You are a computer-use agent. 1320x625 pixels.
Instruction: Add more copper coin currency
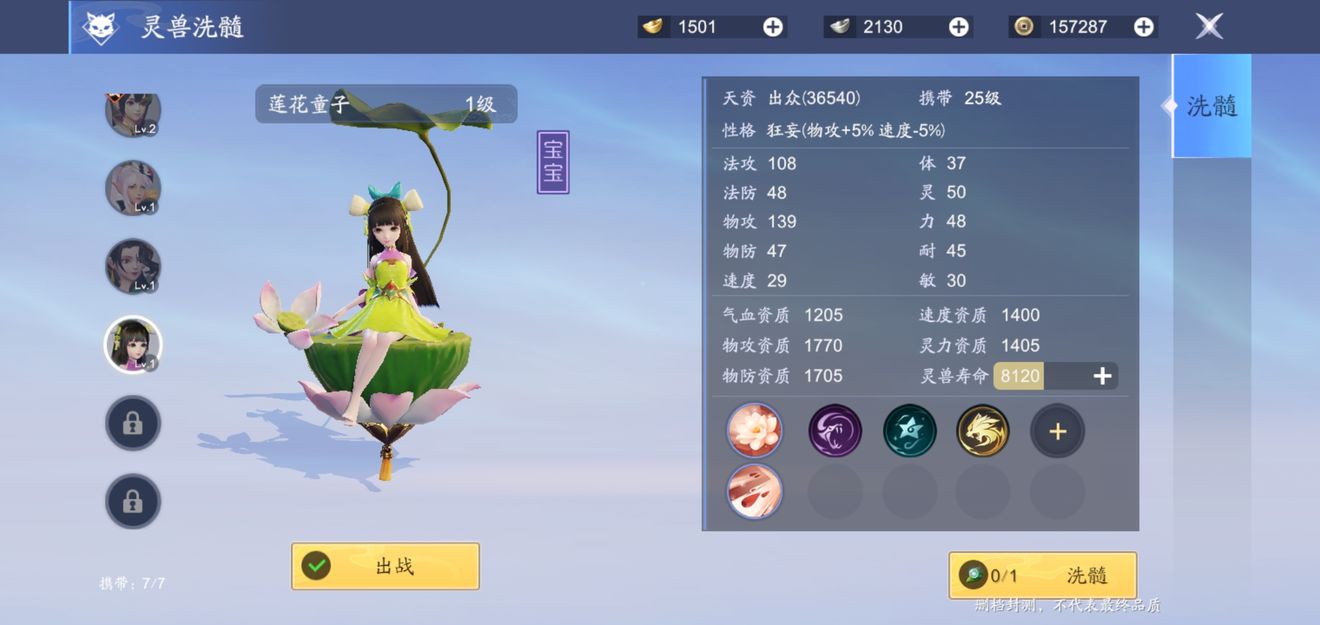(x=1144, y=27)
